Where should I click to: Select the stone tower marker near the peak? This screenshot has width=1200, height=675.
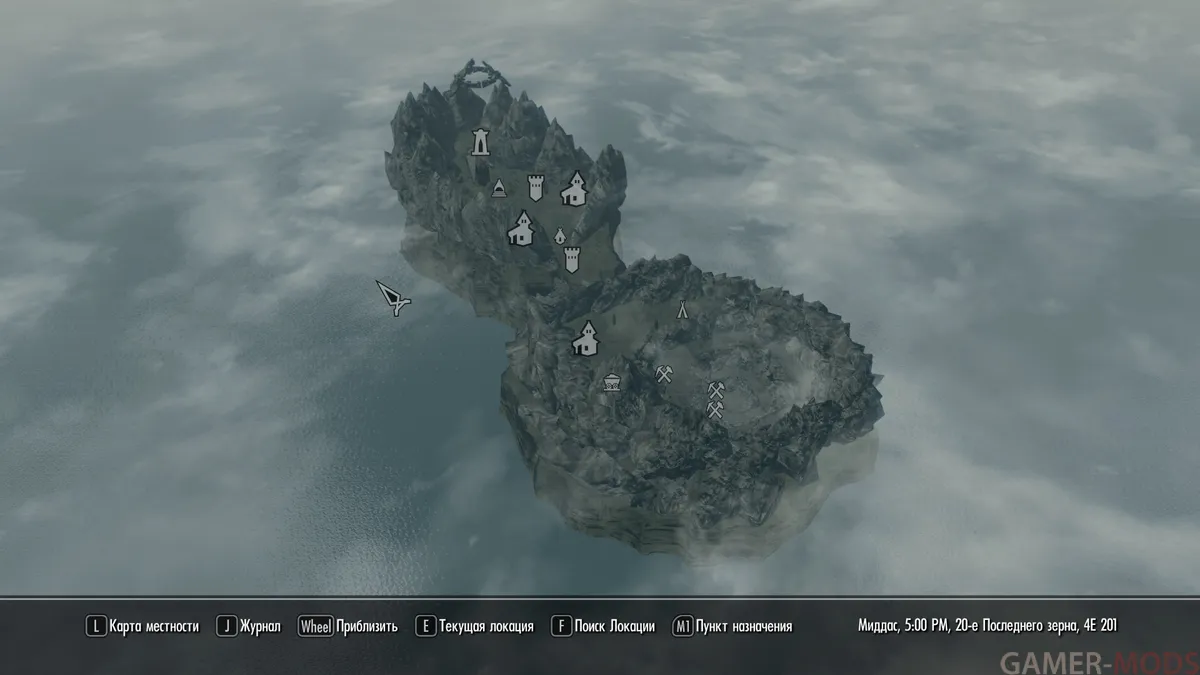pos(481,142)
